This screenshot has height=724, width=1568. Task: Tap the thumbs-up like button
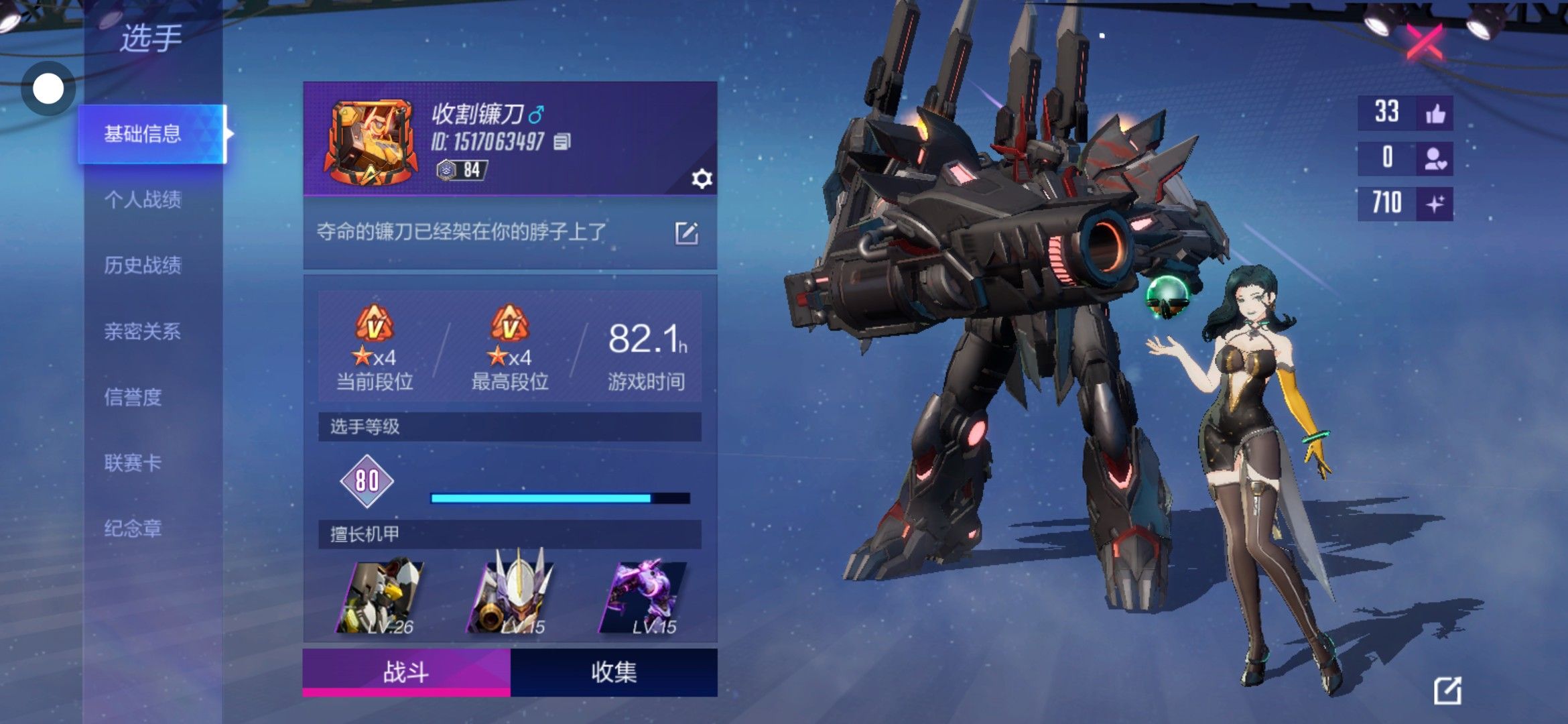click(x=1435, y=113)
